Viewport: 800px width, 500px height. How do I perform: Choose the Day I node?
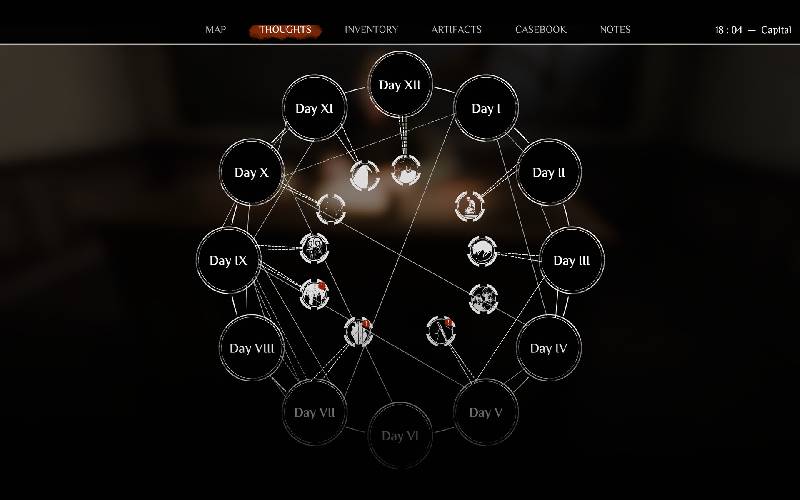tap(486, 109)
